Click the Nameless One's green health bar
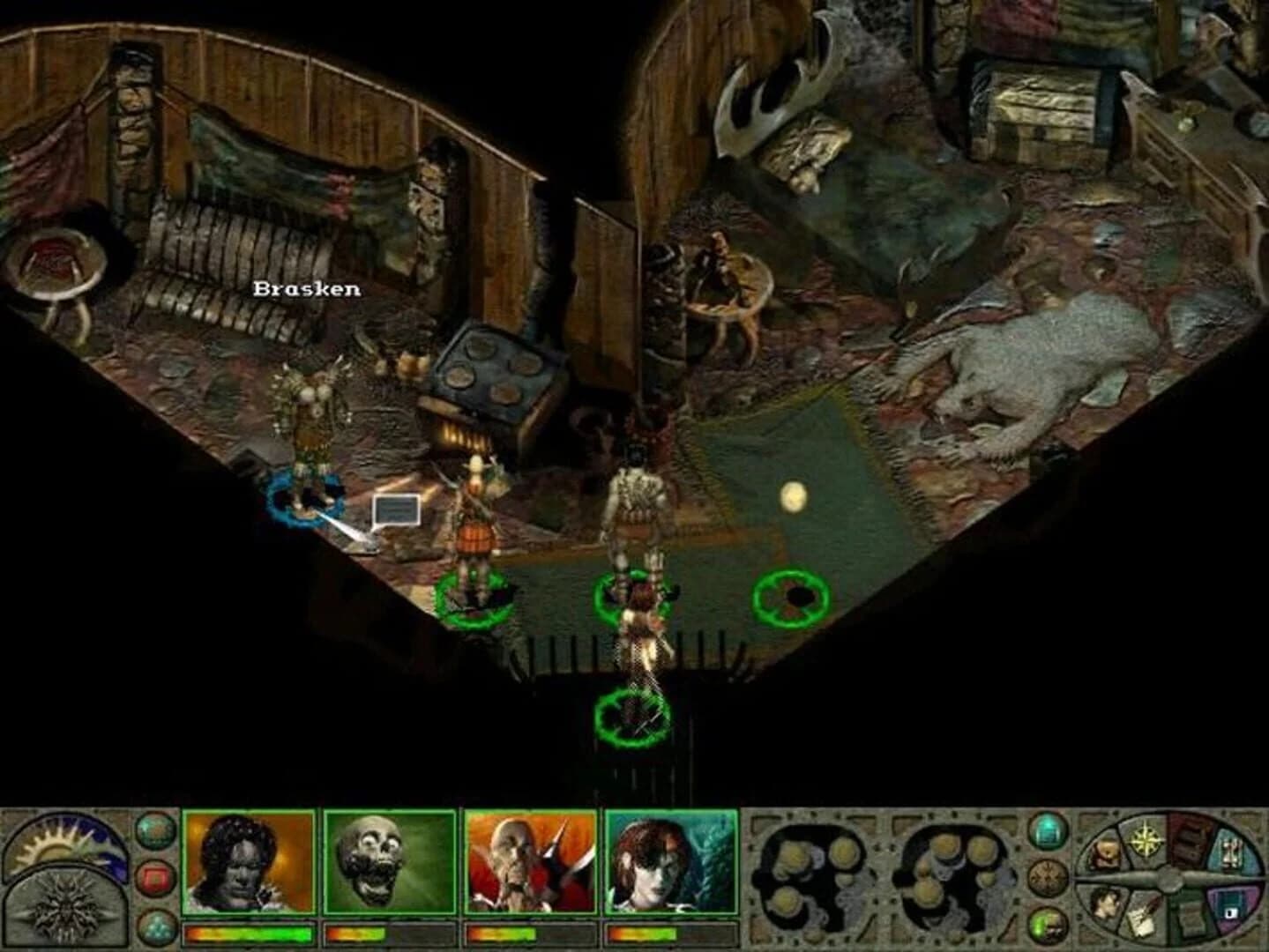The image size is (1269, 952). (x=249, y=934)
